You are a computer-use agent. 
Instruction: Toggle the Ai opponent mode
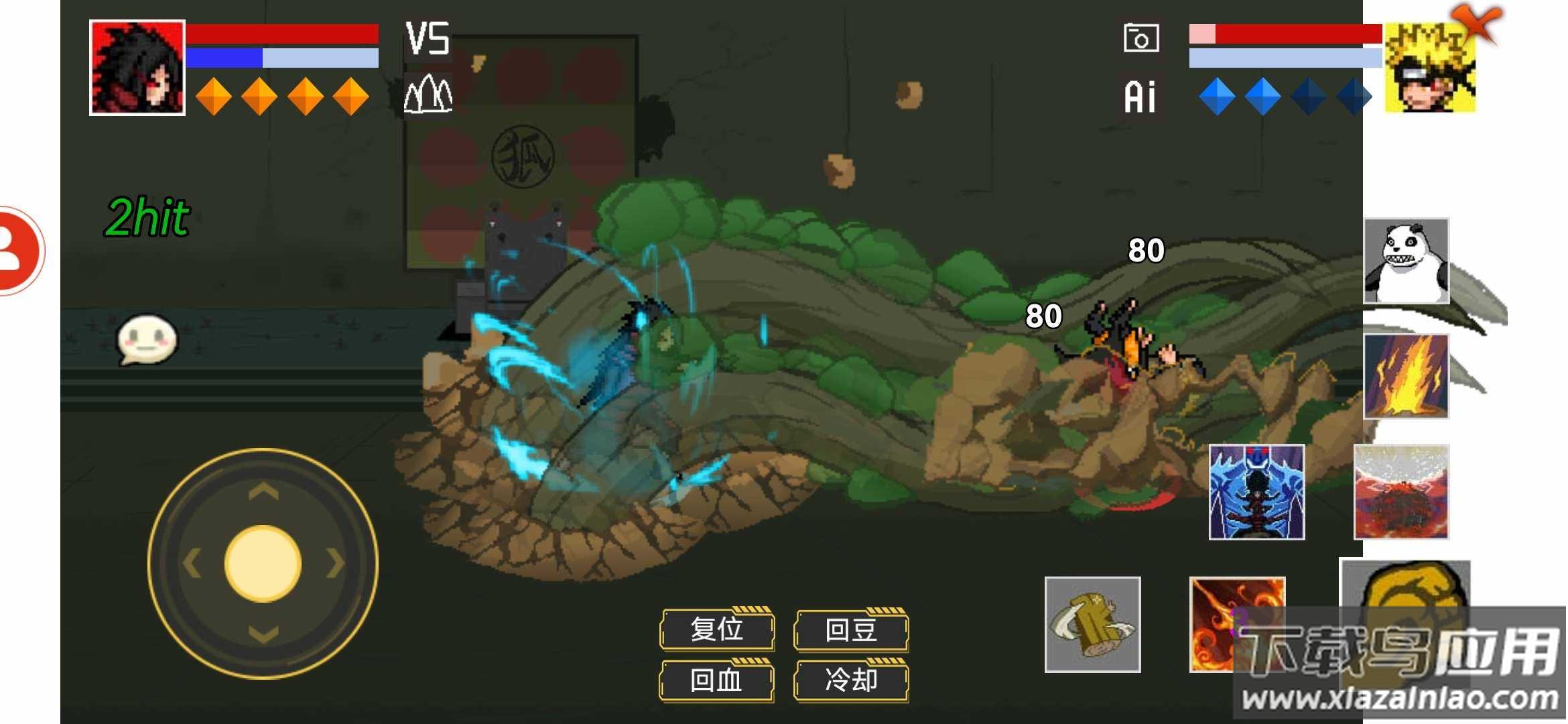[1140, 96]
